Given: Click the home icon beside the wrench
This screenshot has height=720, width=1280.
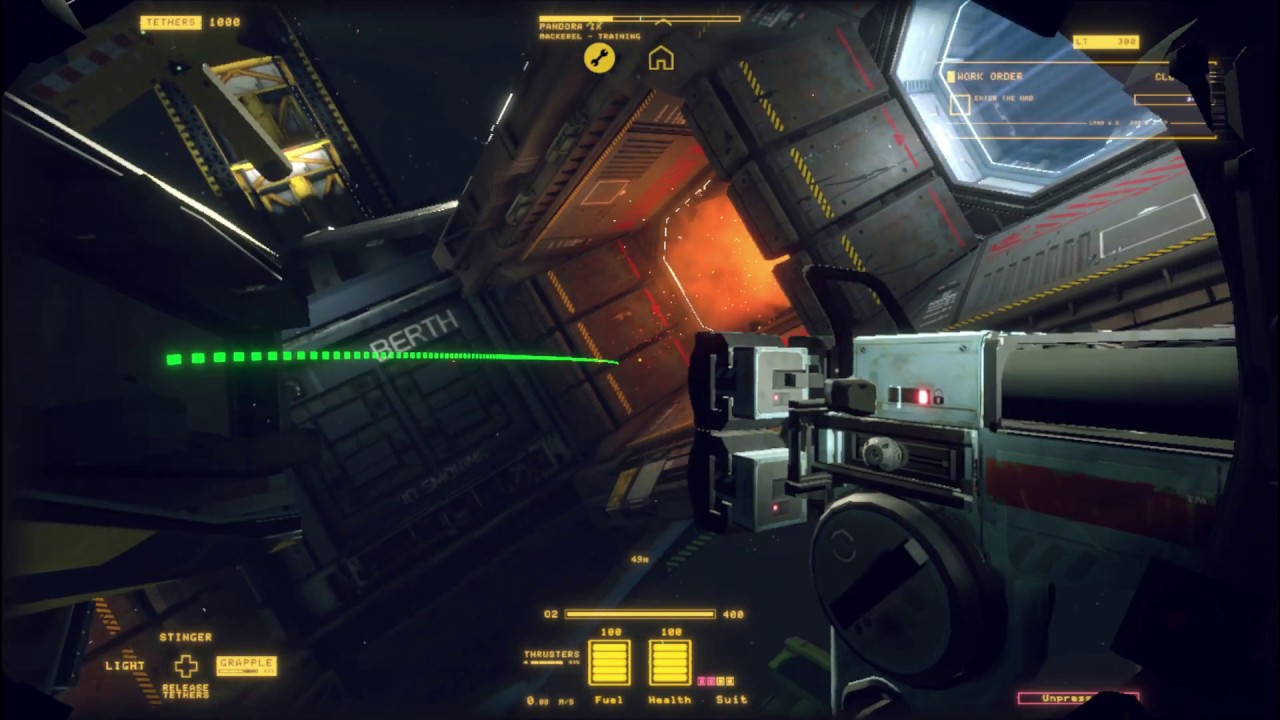Looking at the screenshot, I should point(662,60).
